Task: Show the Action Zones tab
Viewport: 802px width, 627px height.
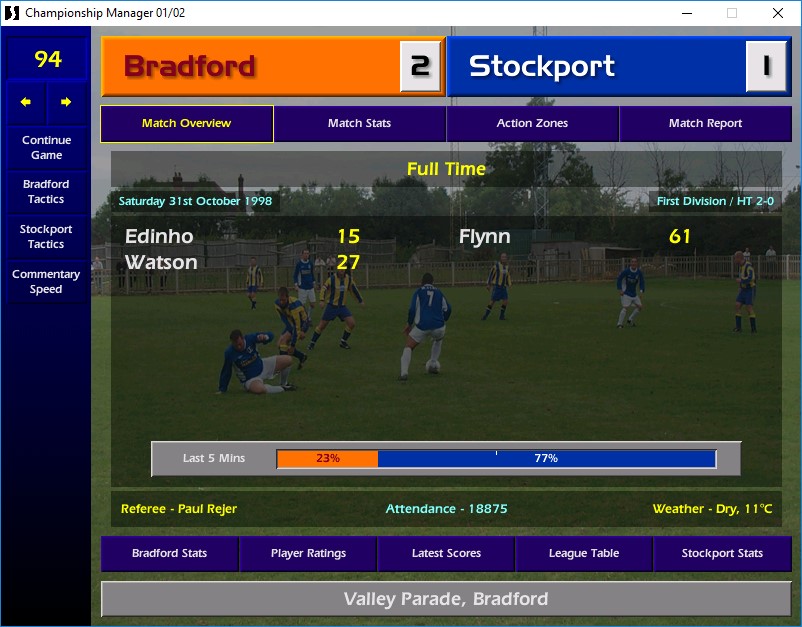Action: point(532,124)
